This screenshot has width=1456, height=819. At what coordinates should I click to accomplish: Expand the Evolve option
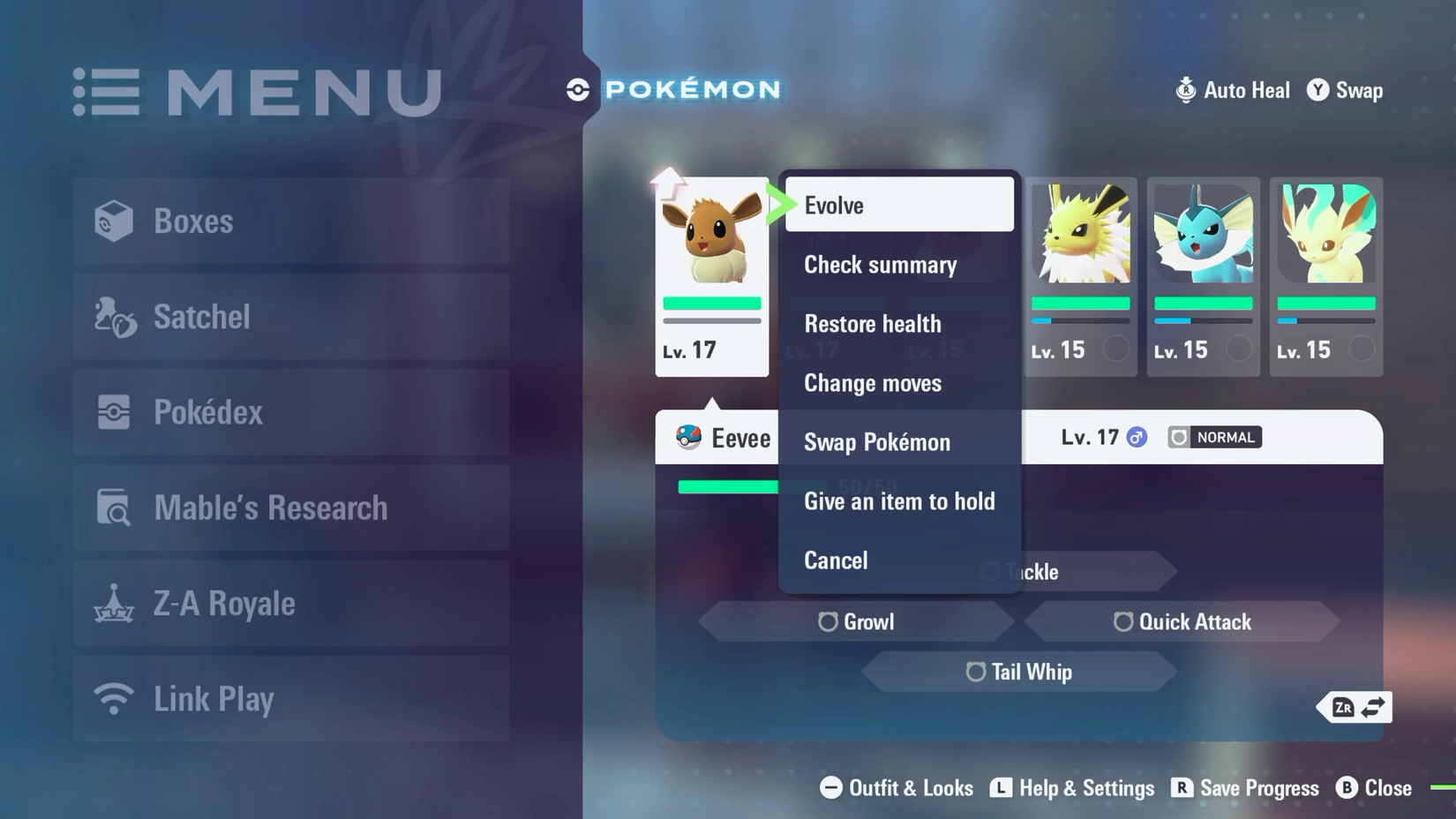(833, 205)
